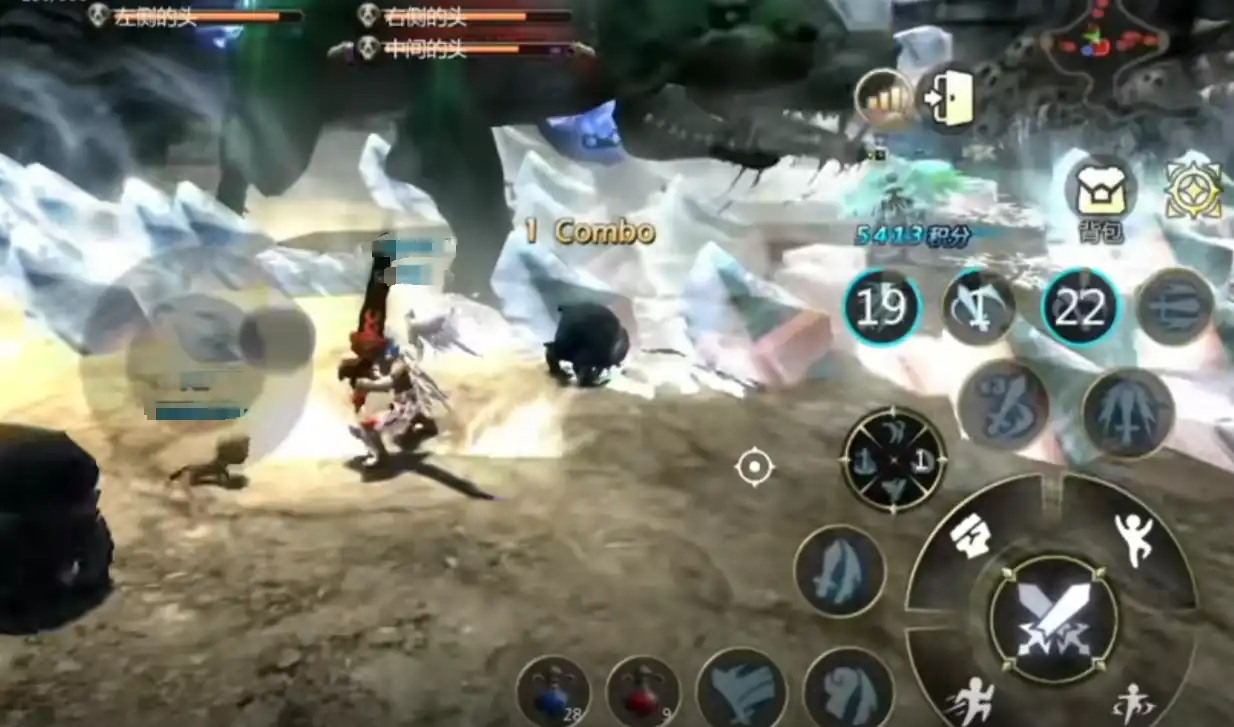The width and height of the screenshot is (1234, 727).
Task: Select the target lock crosshair icon
Action: pyautogui.click(x=754, y=466)
